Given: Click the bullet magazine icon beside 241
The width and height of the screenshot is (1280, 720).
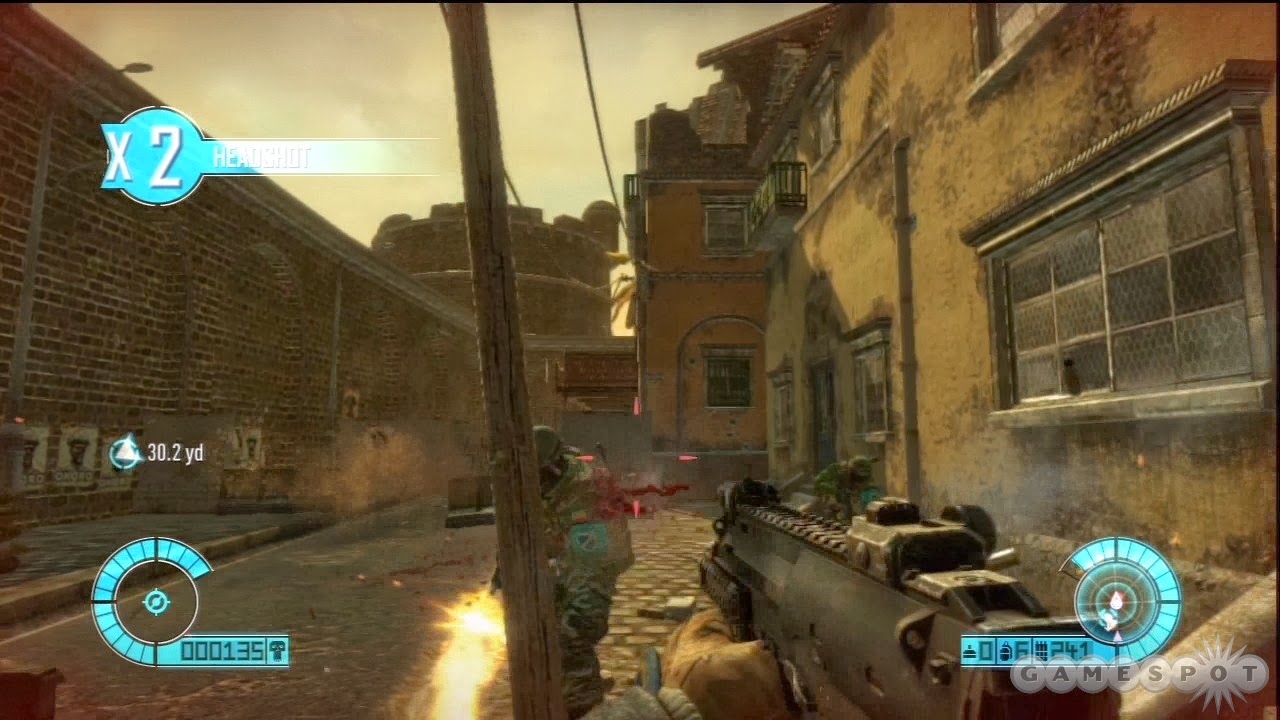Looking at the screenshot, I should point(1040,648).
